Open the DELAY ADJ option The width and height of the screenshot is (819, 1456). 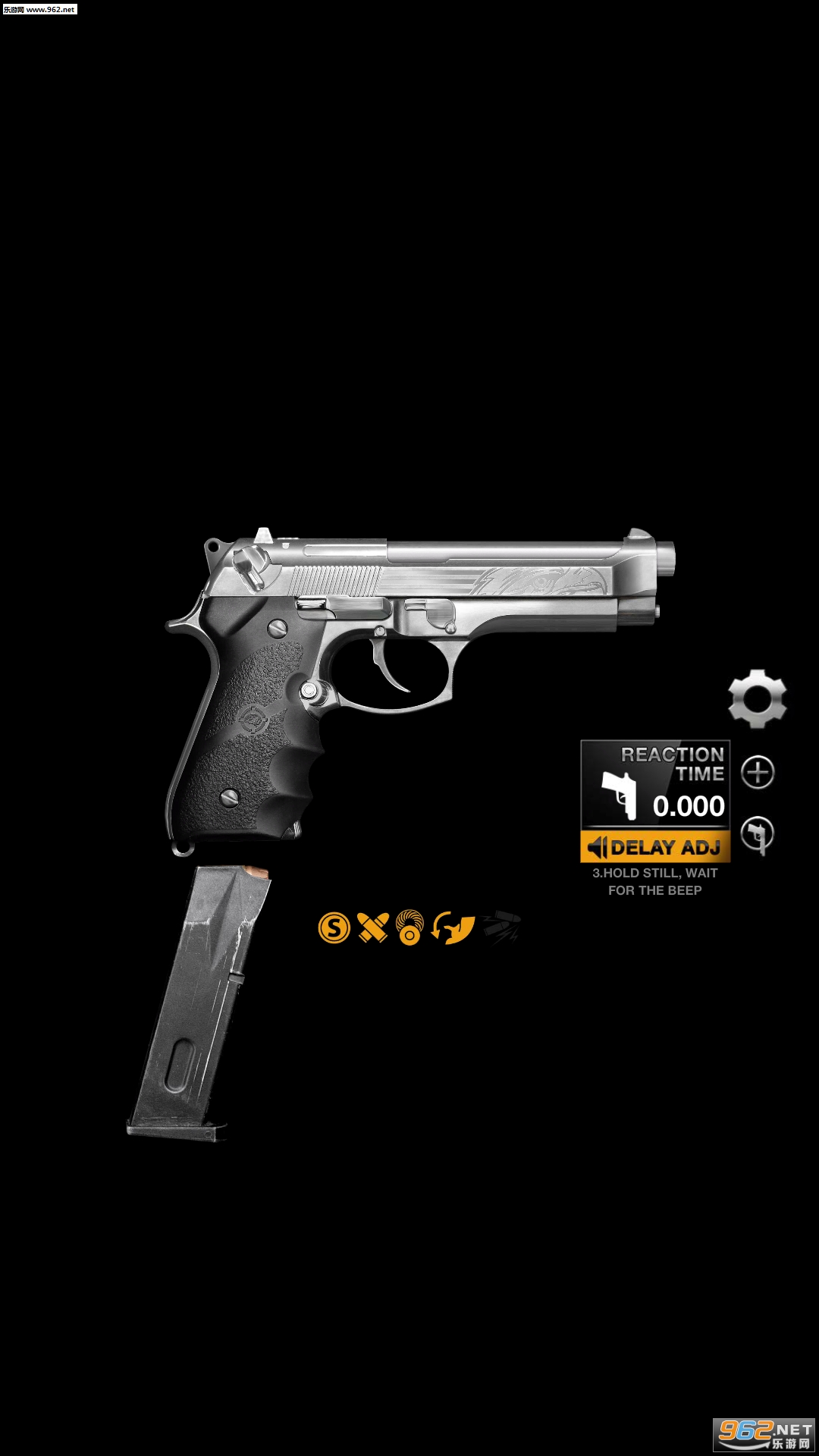(655, 847)
